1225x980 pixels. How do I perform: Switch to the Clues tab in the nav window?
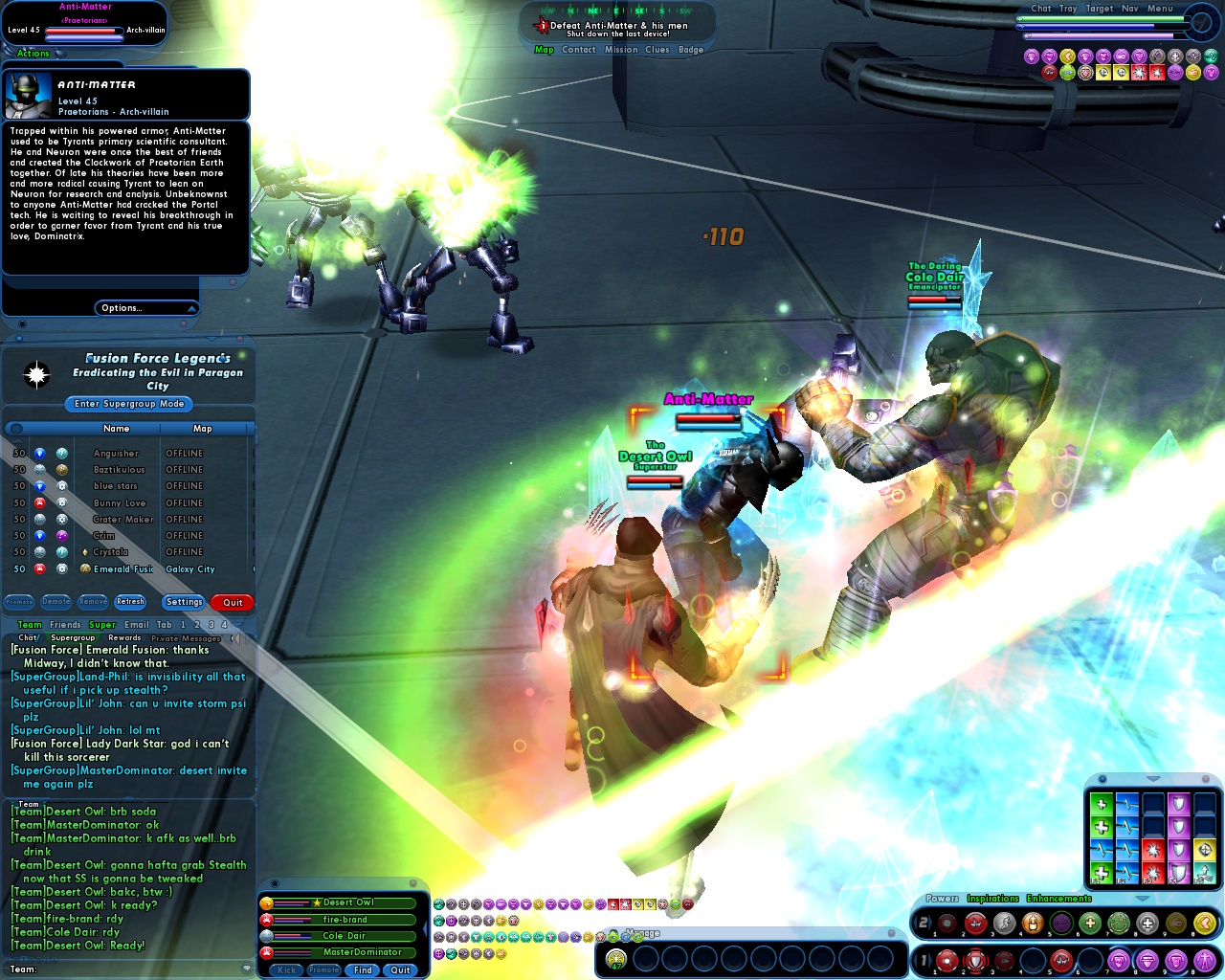pos(657,49)
